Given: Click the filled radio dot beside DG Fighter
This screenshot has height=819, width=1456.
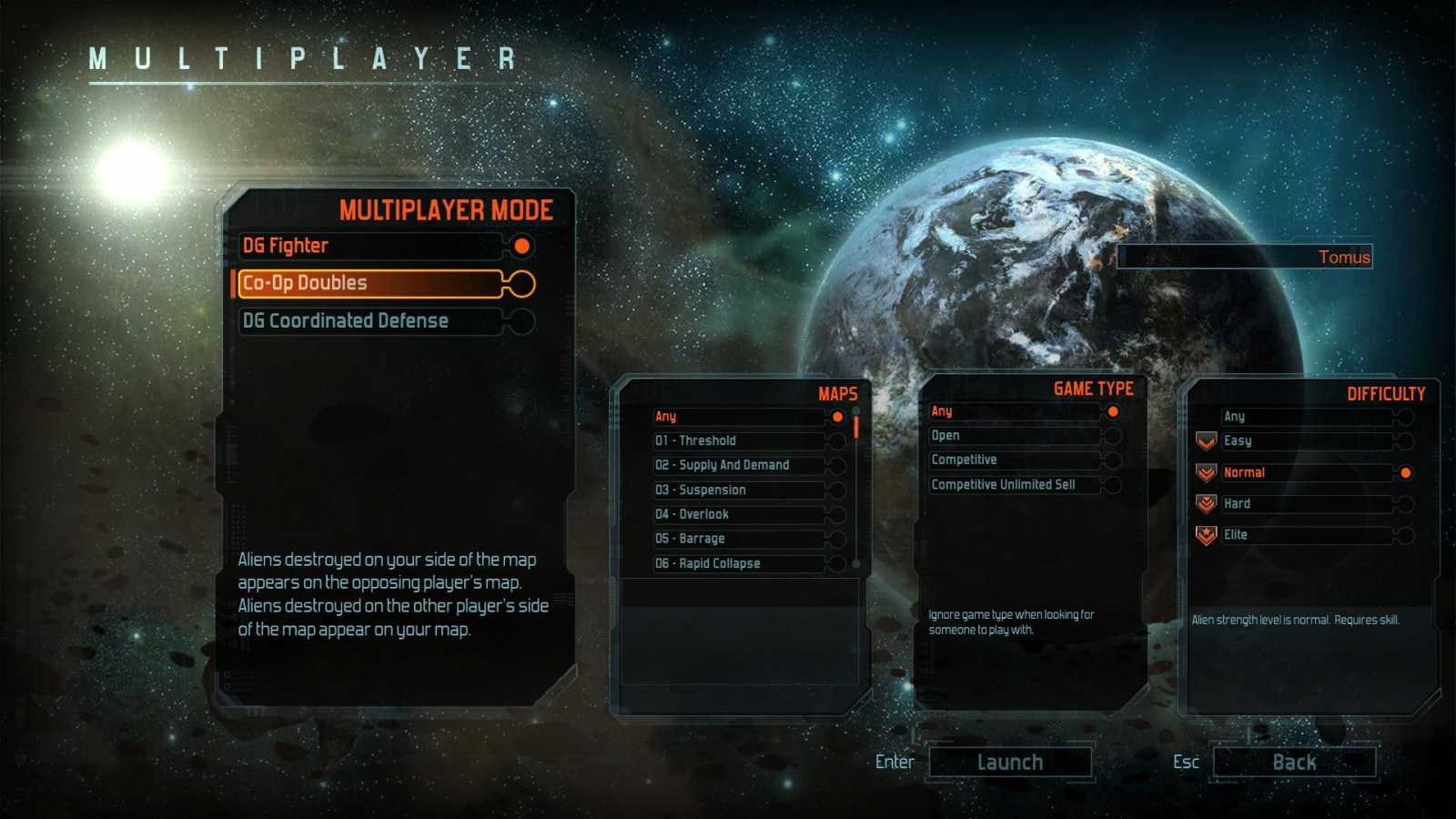Looking at the screenshot, I should (x=521, y=246).
